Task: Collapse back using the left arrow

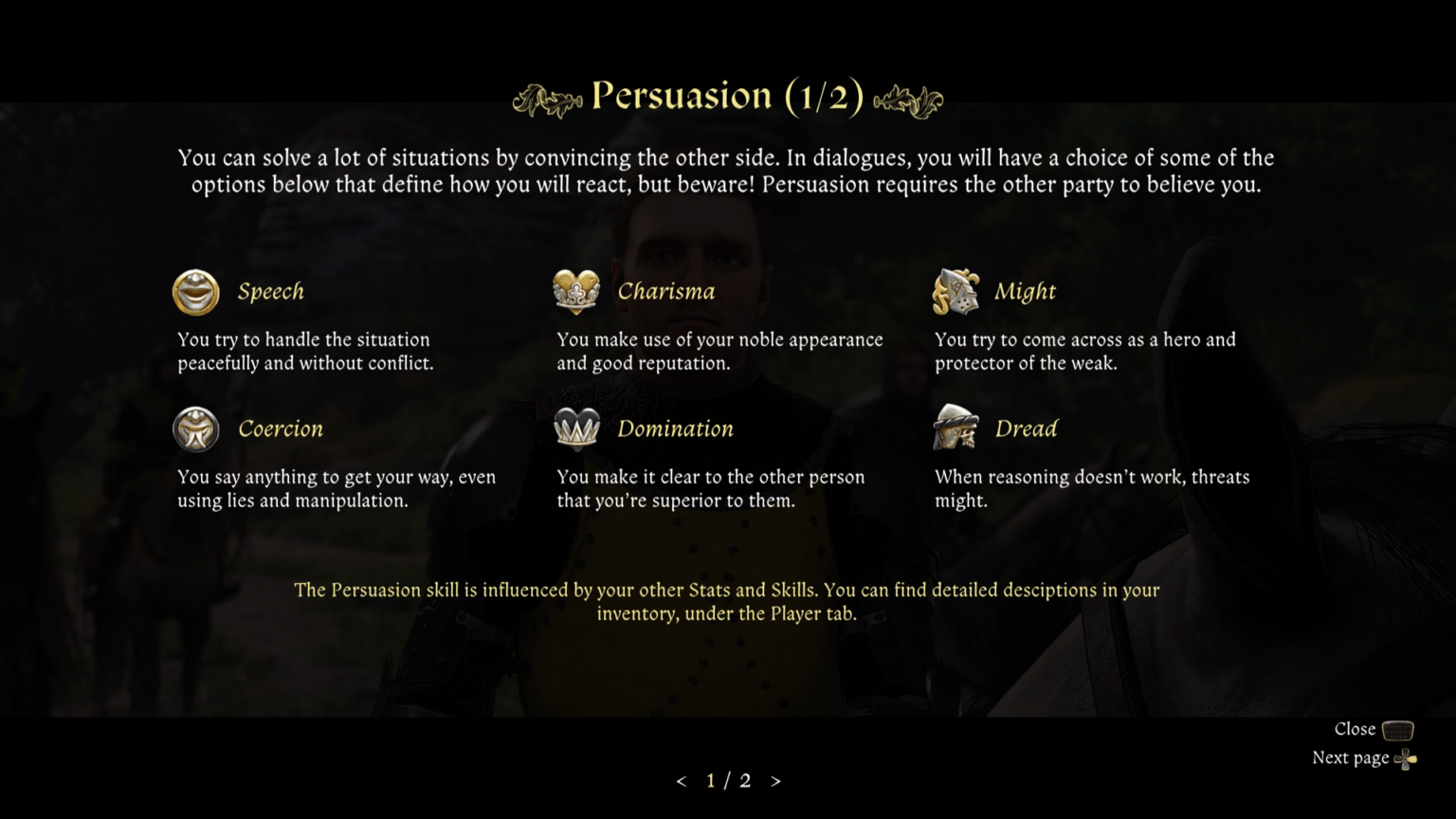Action: point(681,780)
